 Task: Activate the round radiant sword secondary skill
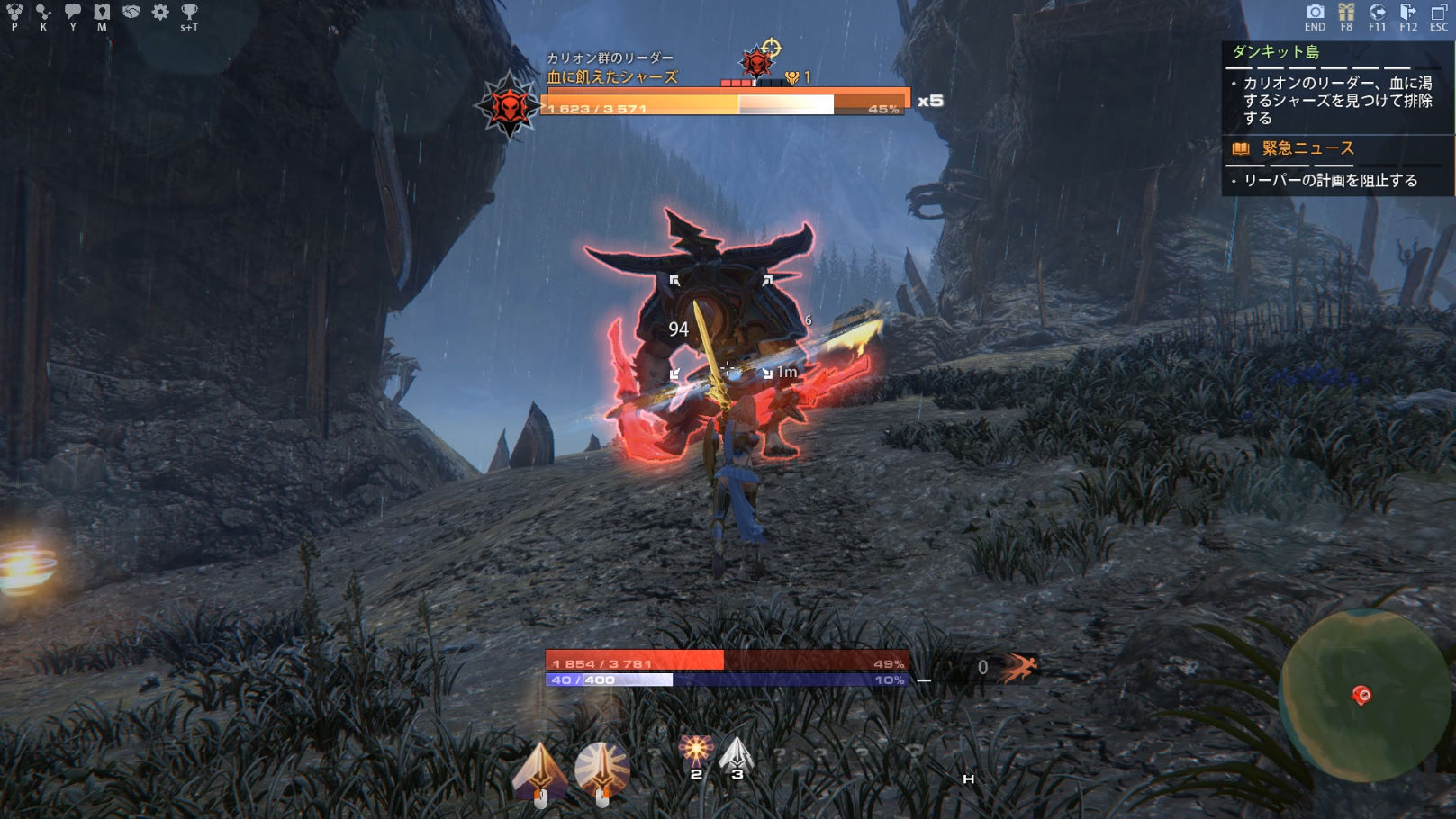(601, 769)
